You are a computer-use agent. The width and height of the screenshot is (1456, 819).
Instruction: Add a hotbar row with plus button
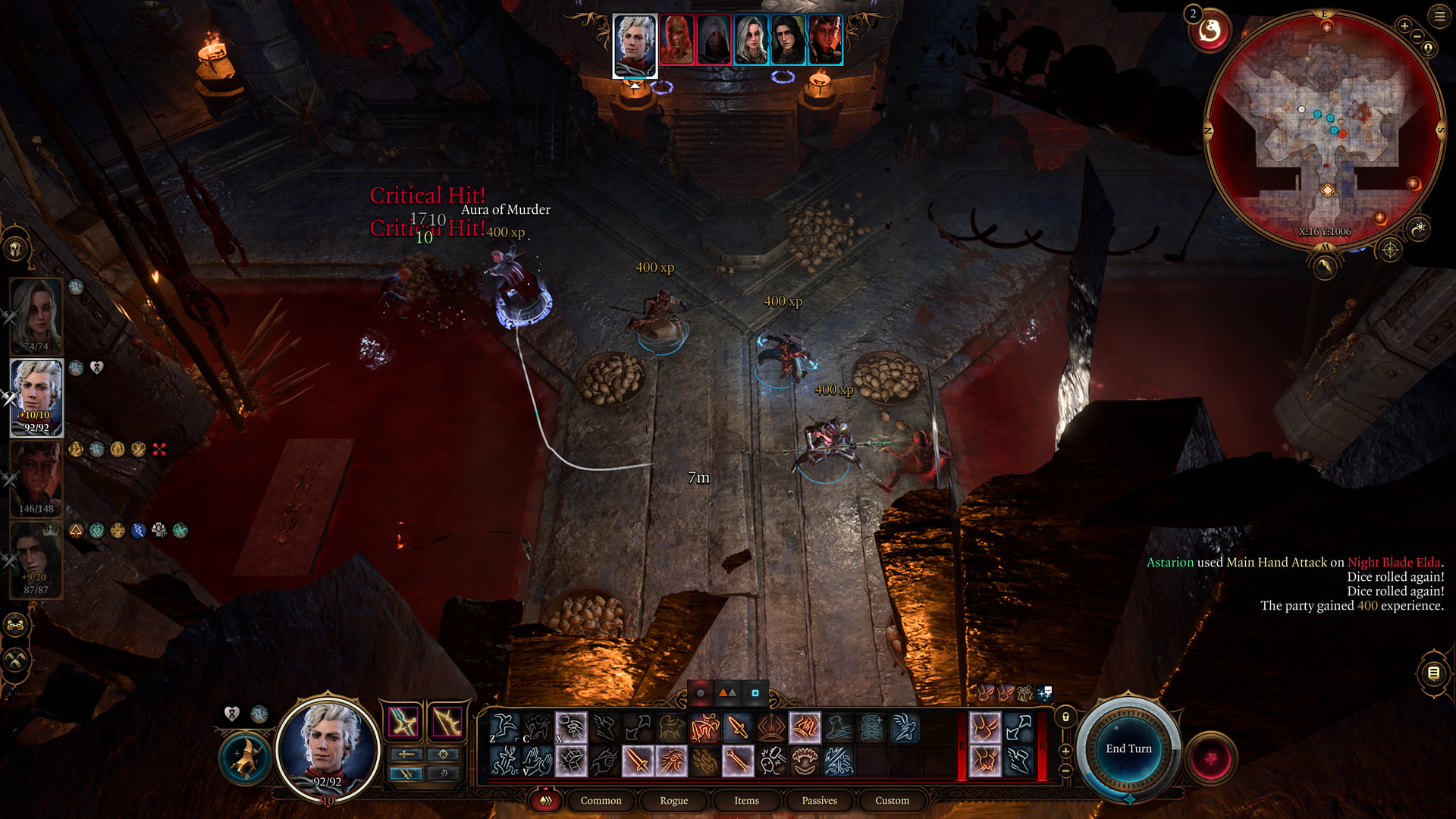(x=1065, y=751)
